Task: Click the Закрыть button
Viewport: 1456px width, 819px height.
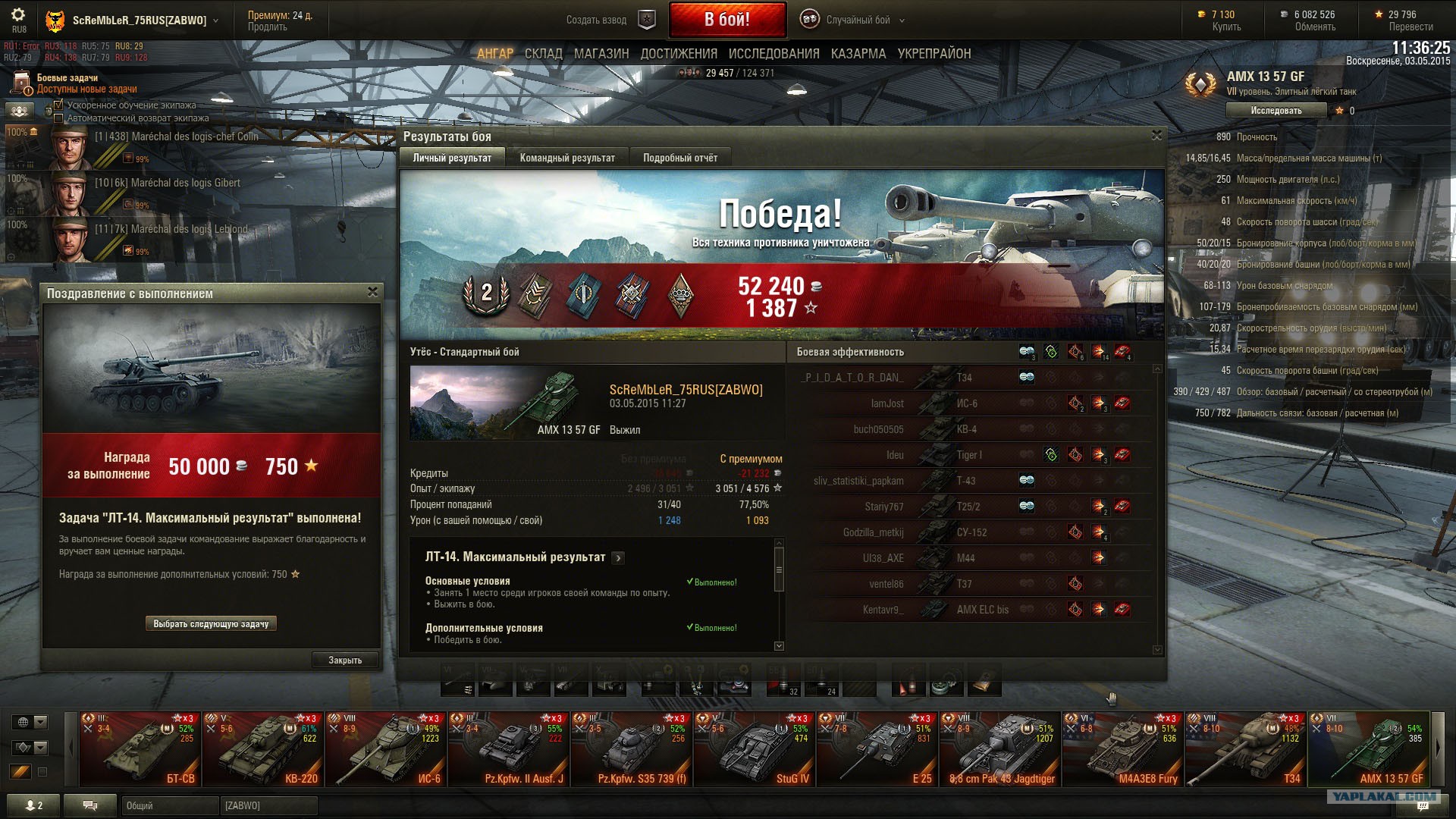Action: coord(345,661)
